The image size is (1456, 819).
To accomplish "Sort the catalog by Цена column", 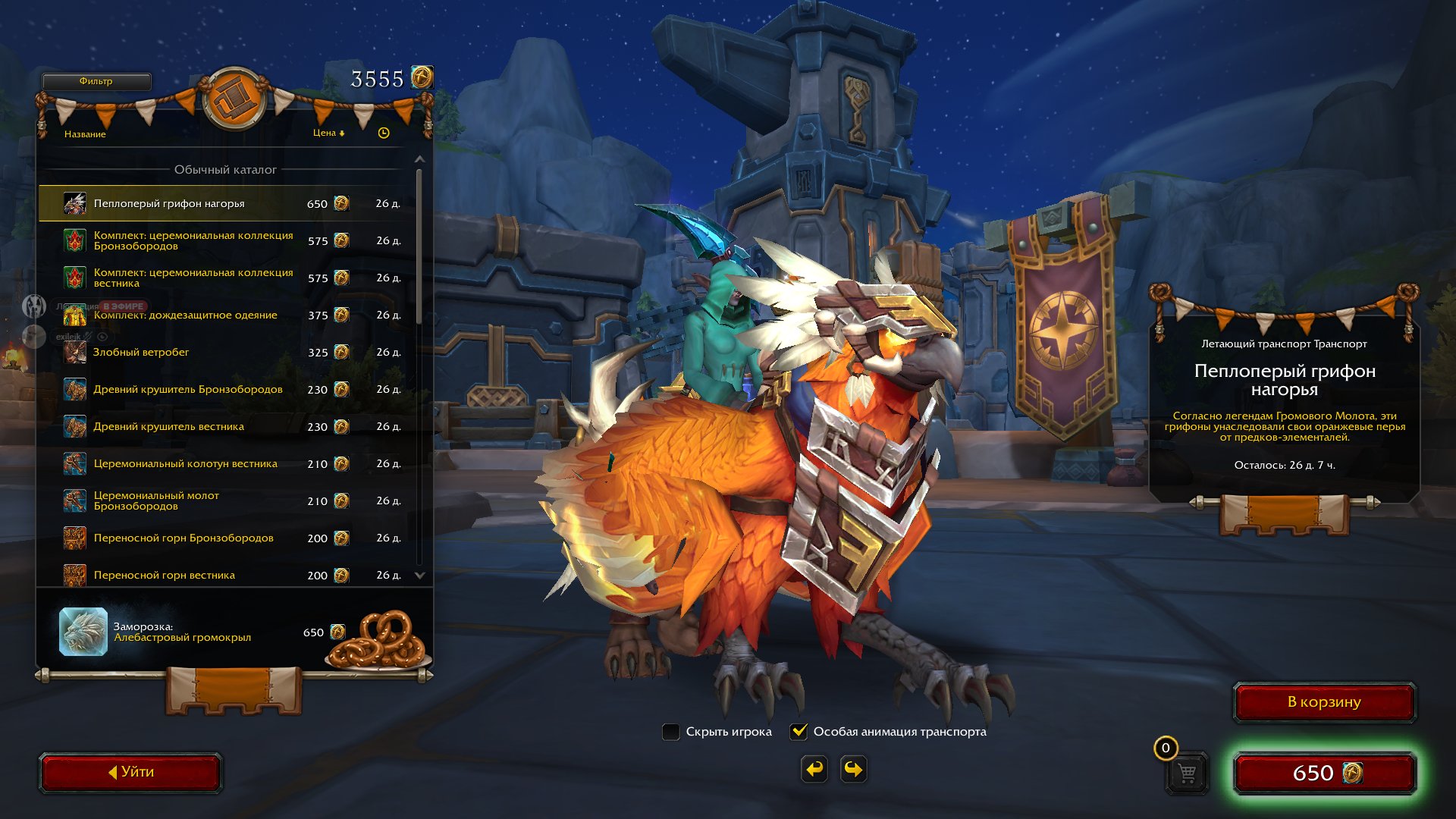I will 328,133.
